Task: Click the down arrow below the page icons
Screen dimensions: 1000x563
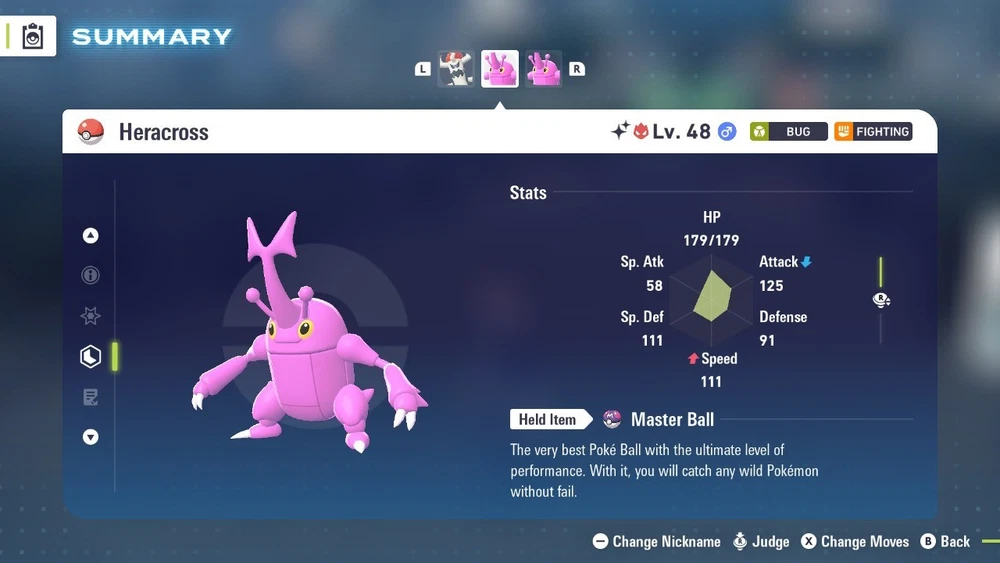Action: pyautogui.click(x=91, y=437)
